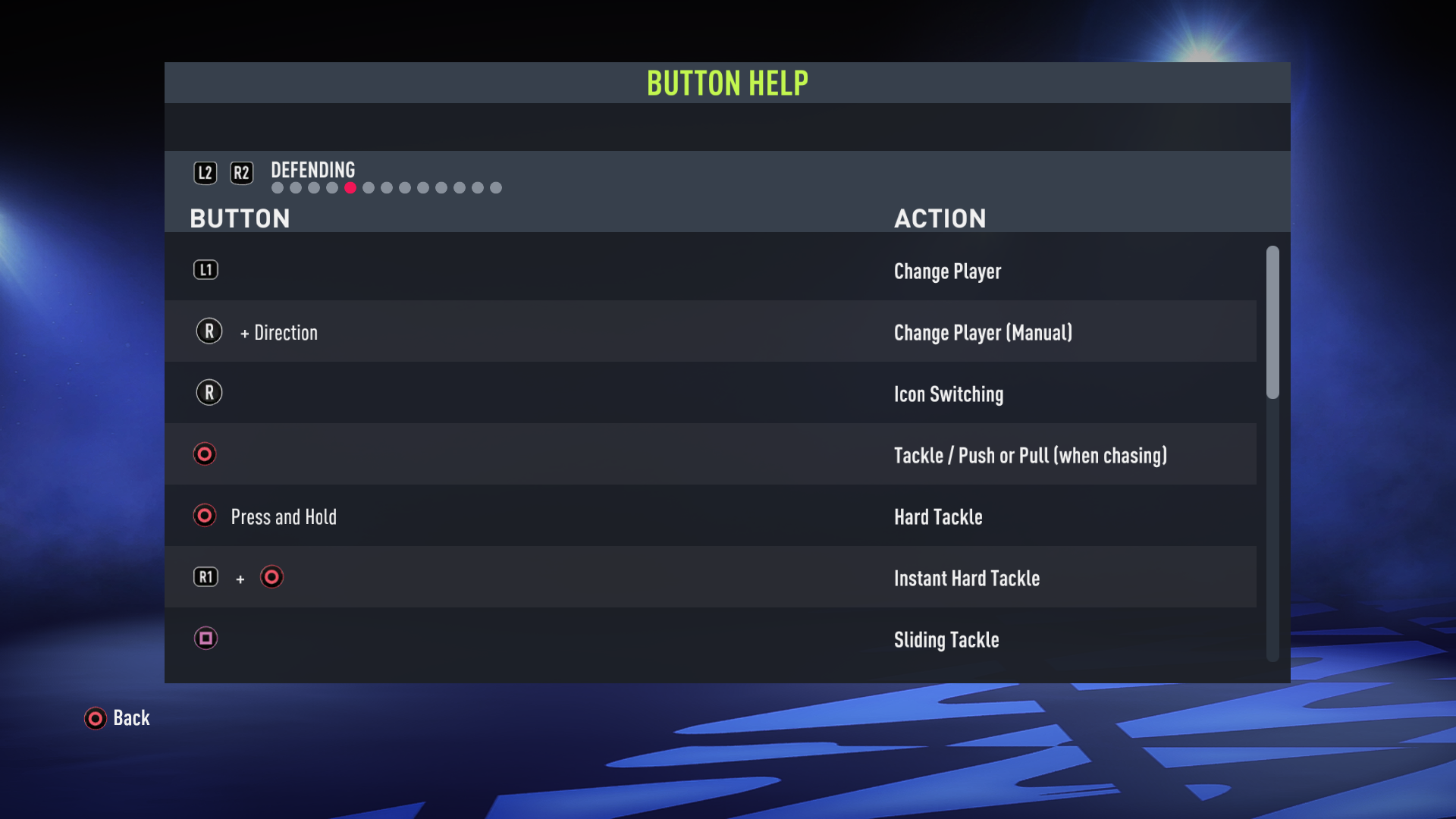Select the Square icon for Sliding Tackle
Viewport: 1456px width, 819px height.
click(x=206, y=639)
